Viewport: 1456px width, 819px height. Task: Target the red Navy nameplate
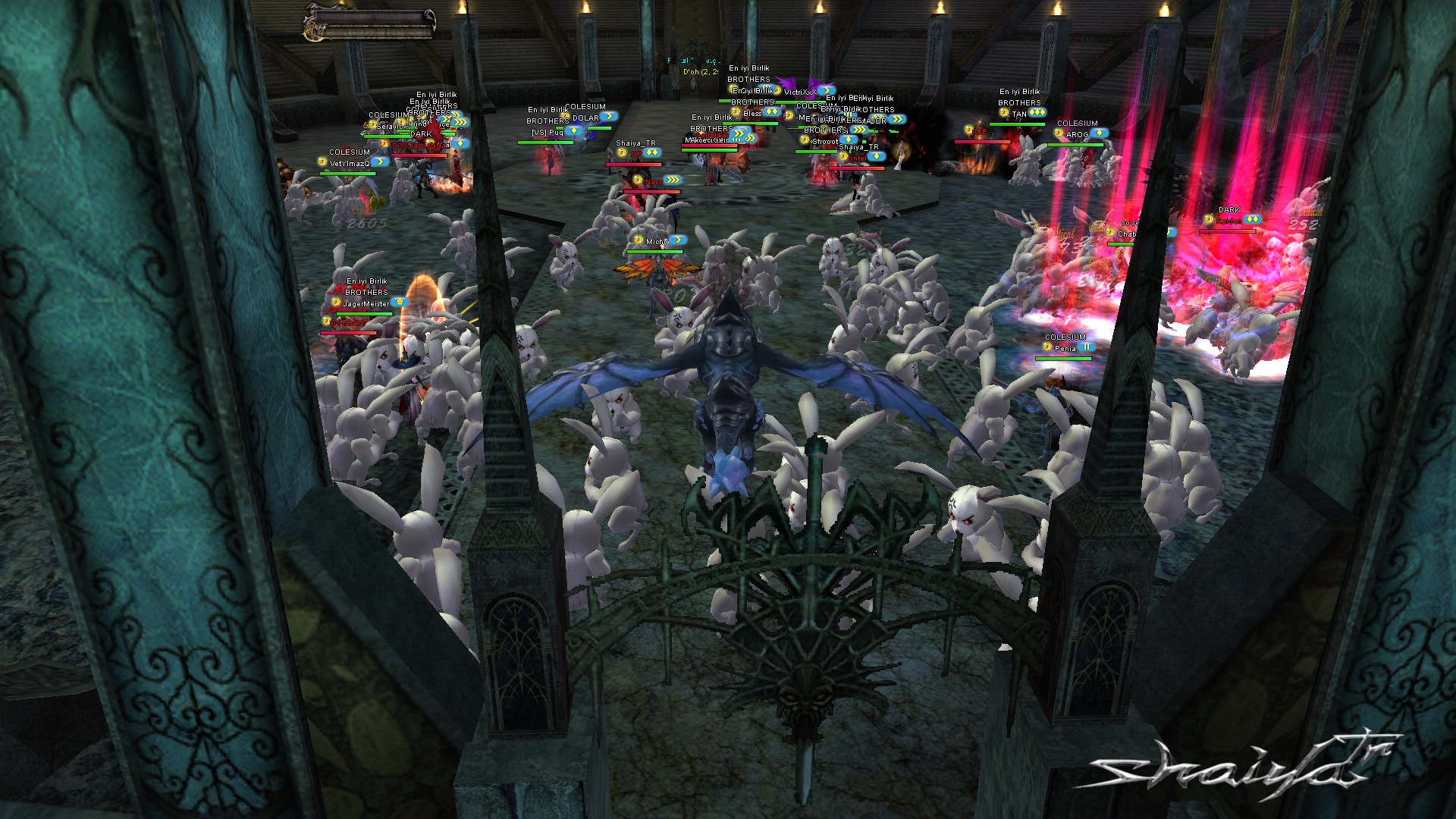click(x=653, y=181)
